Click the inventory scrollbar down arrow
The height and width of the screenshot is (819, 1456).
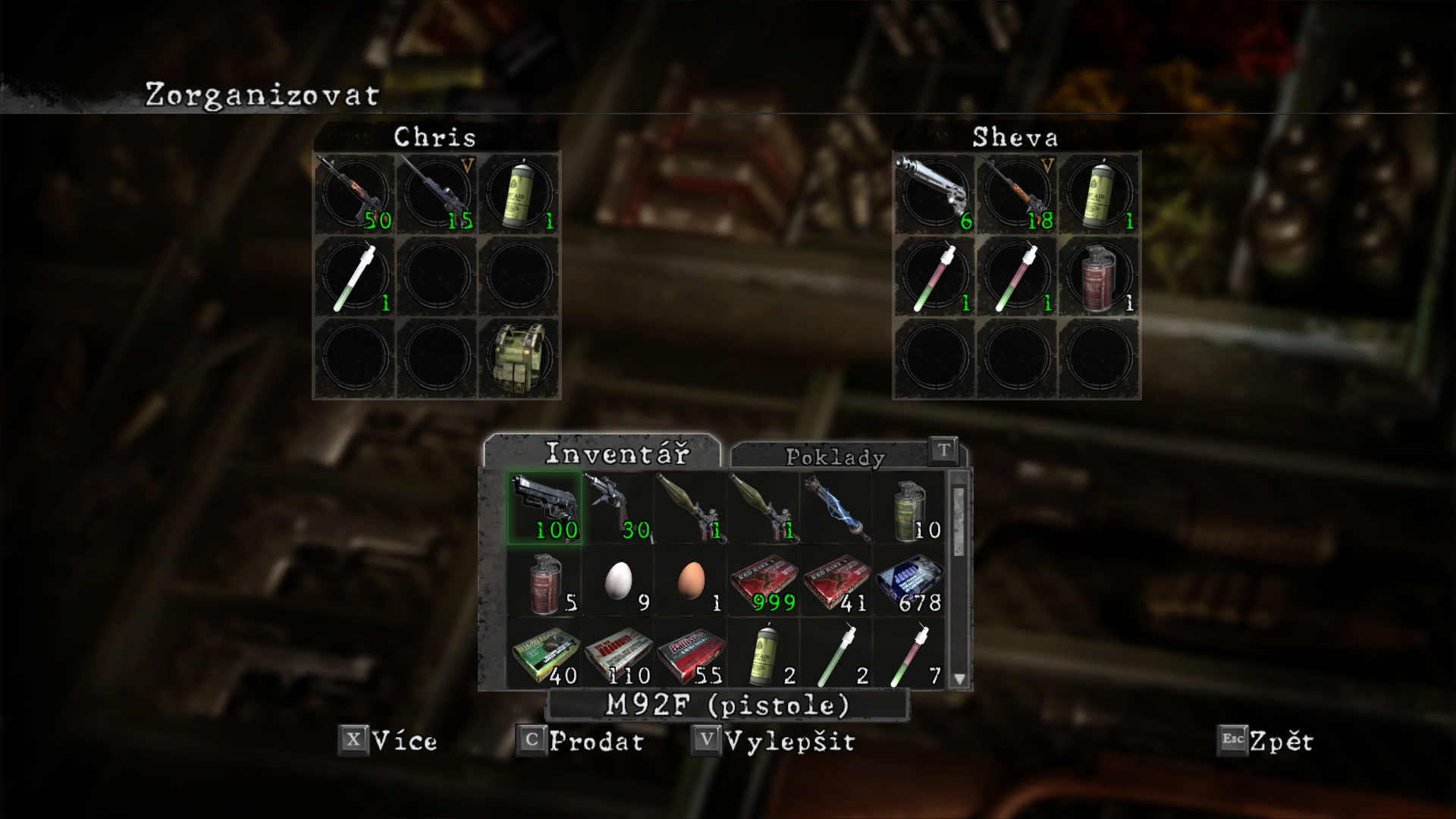(x=959, y=679)
